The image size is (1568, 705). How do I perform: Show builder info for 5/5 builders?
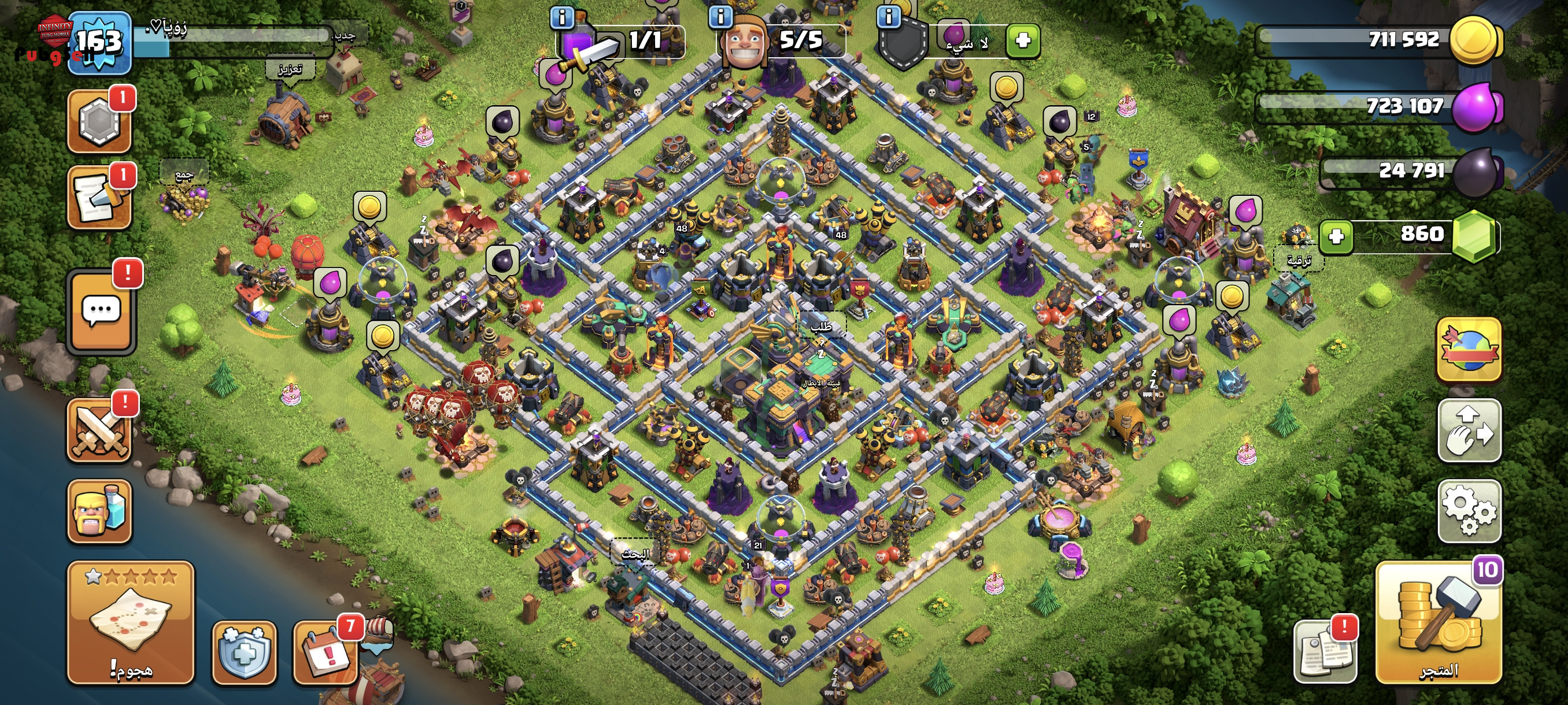coord(721,16)
